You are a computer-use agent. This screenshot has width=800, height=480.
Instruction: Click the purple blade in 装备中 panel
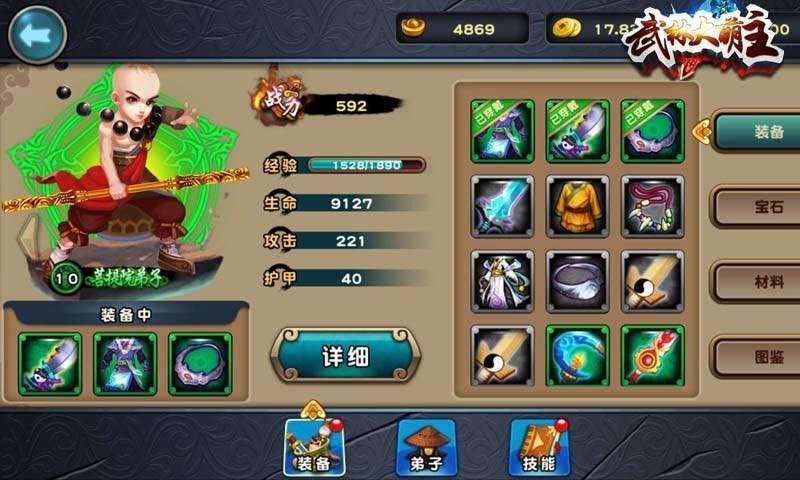(50, 363)
